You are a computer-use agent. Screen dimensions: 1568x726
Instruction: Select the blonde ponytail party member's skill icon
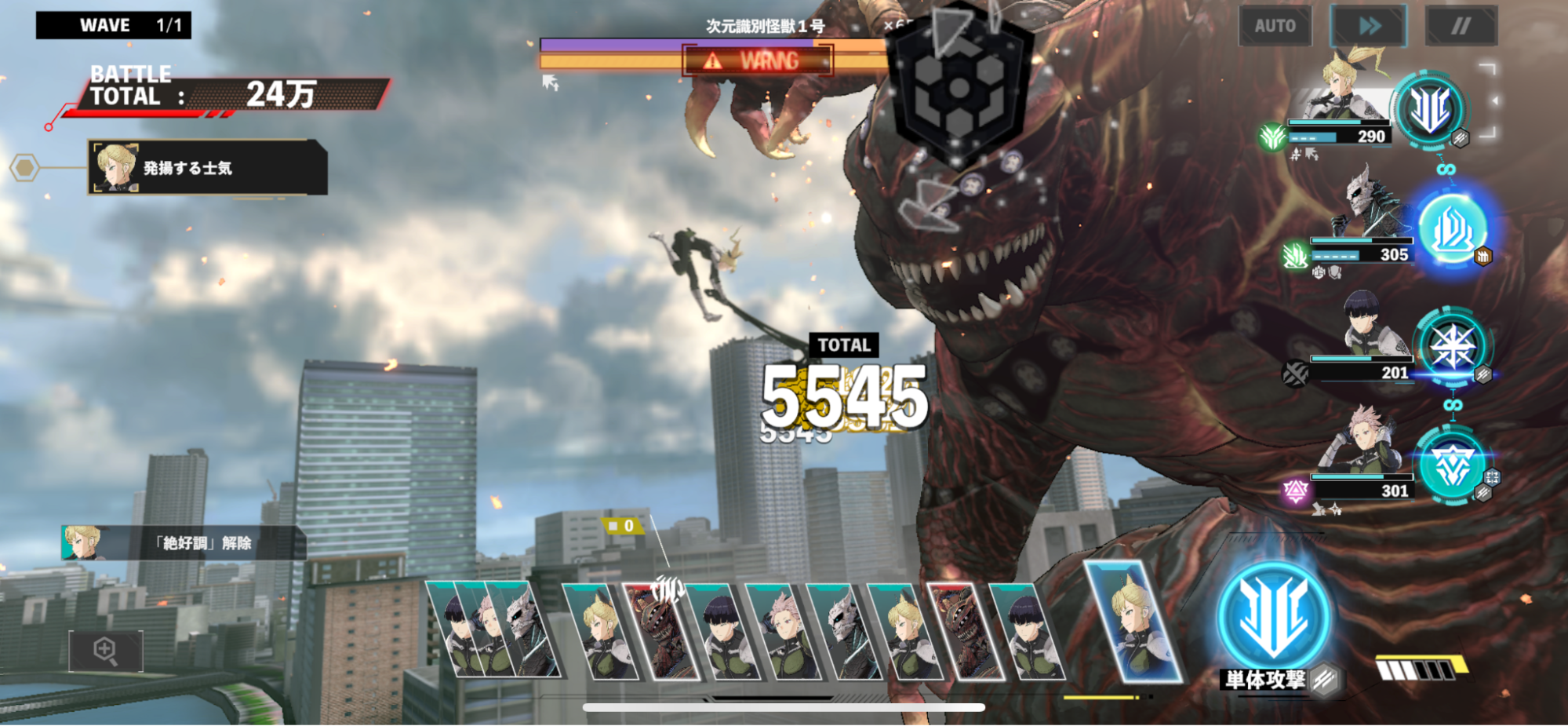(1429, 108)
